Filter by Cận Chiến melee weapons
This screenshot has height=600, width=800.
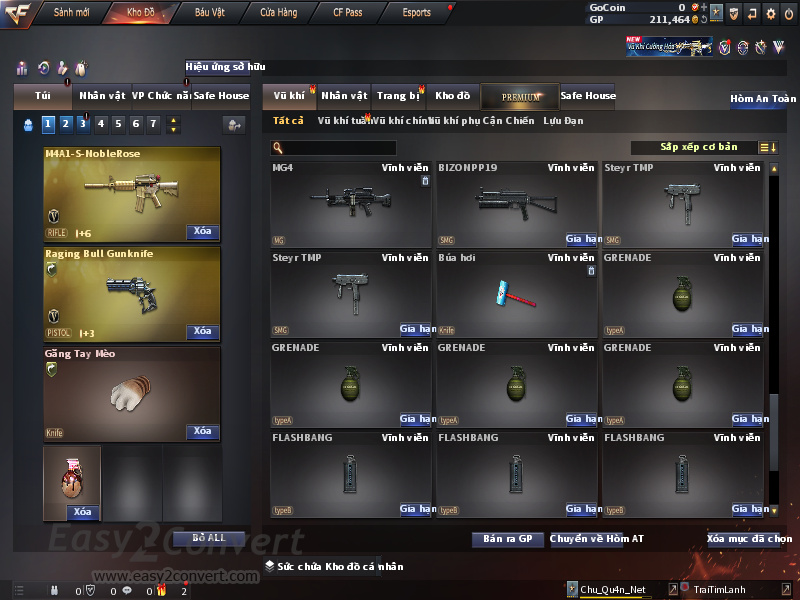coord(508,121)
